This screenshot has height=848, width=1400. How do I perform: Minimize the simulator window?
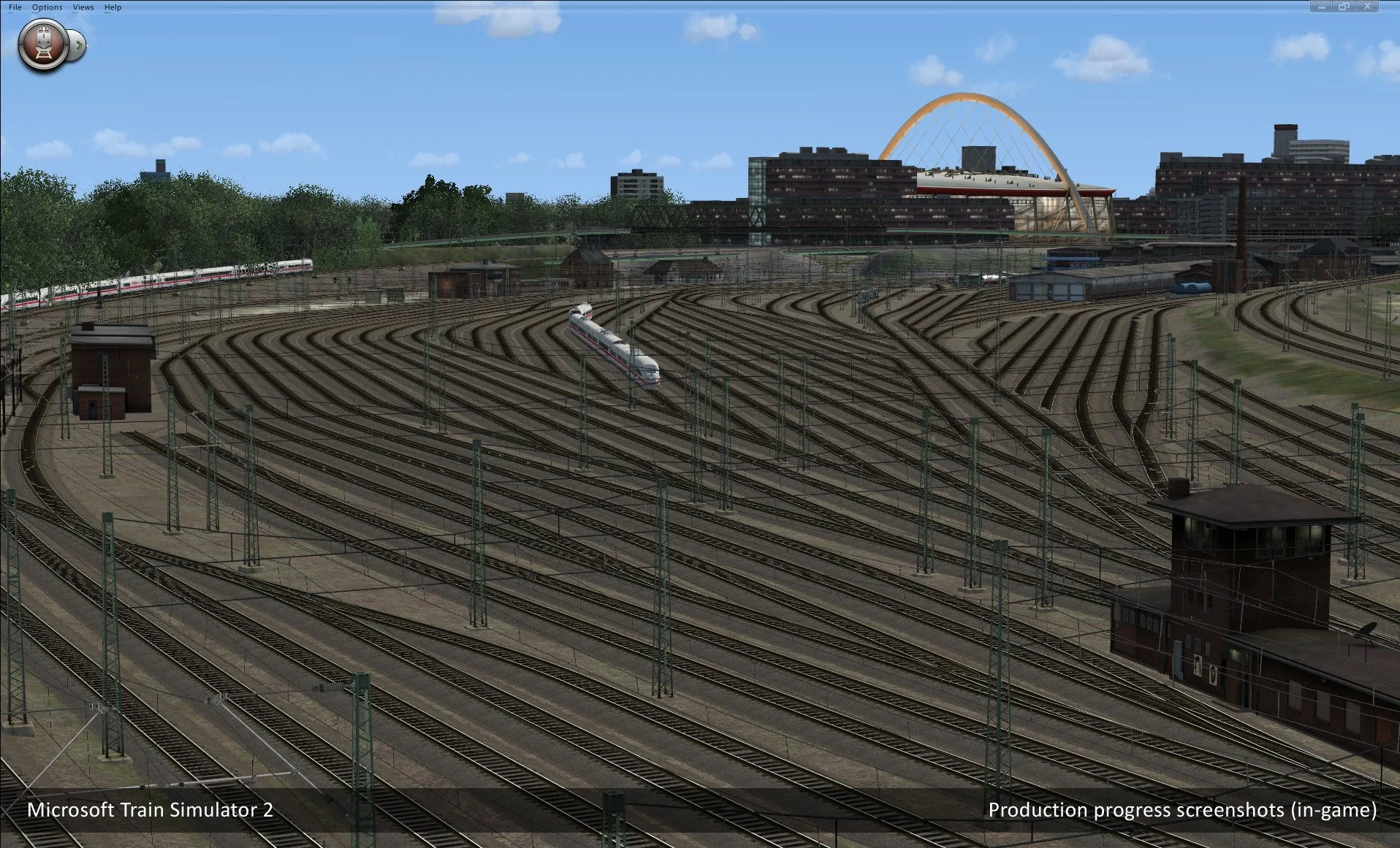coord(1321,7)
